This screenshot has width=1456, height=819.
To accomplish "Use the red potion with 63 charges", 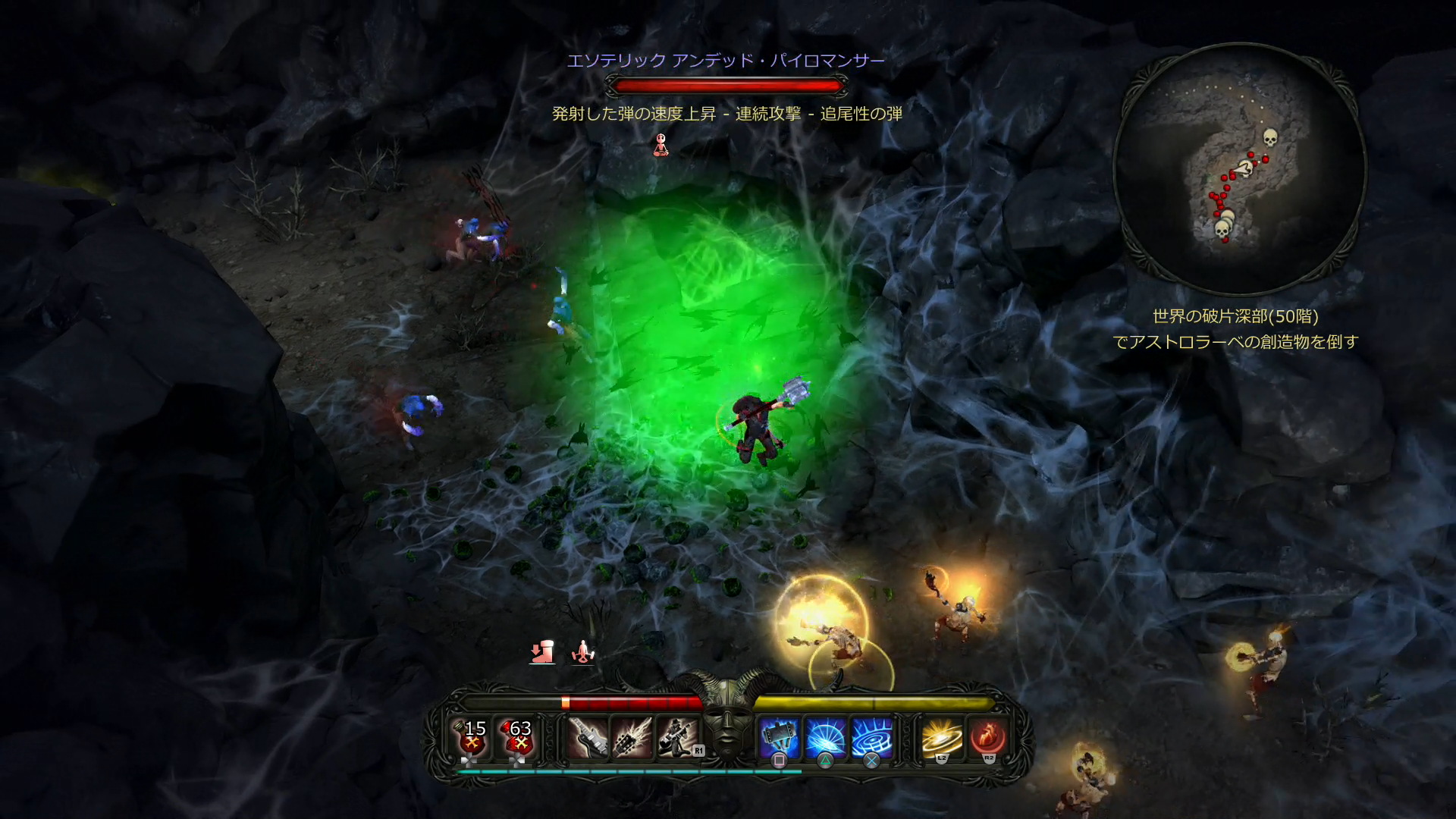I will coord(517,738).
